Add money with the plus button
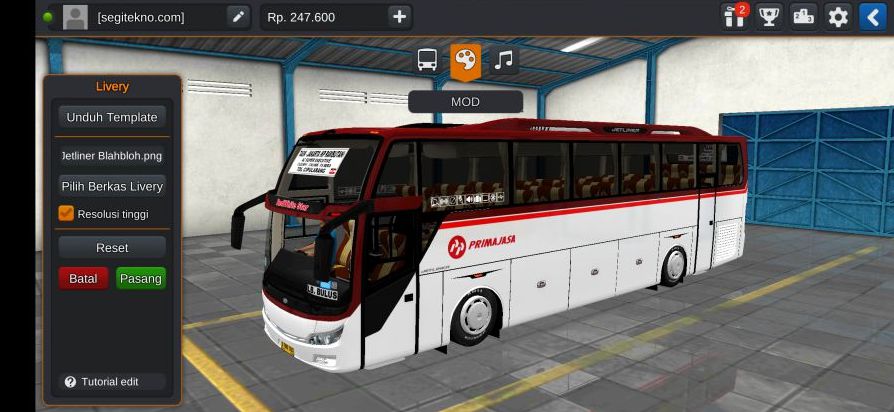 [x=399, y=17]
